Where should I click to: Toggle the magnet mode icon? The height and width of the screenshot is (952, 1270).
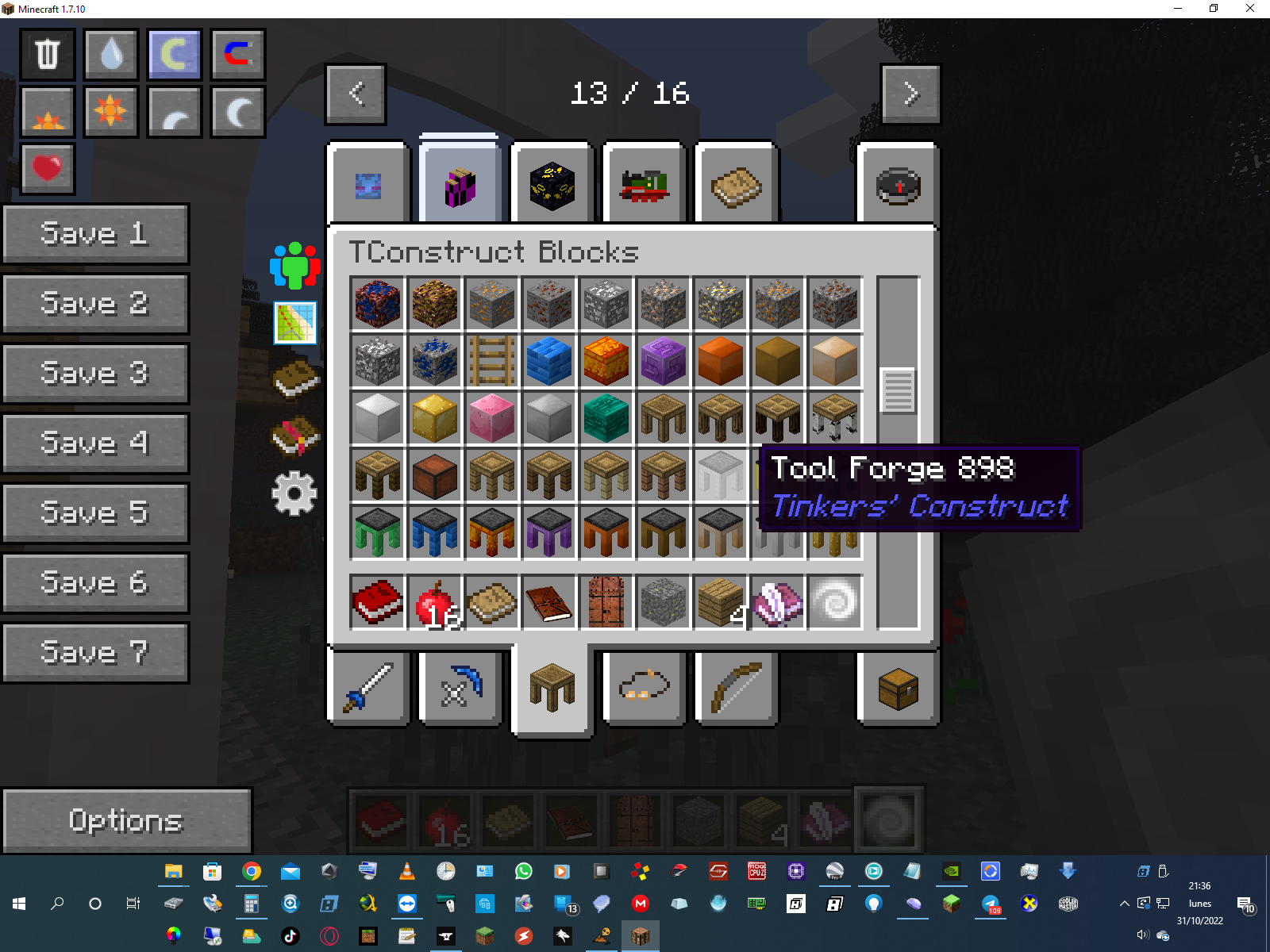(238, 55)
